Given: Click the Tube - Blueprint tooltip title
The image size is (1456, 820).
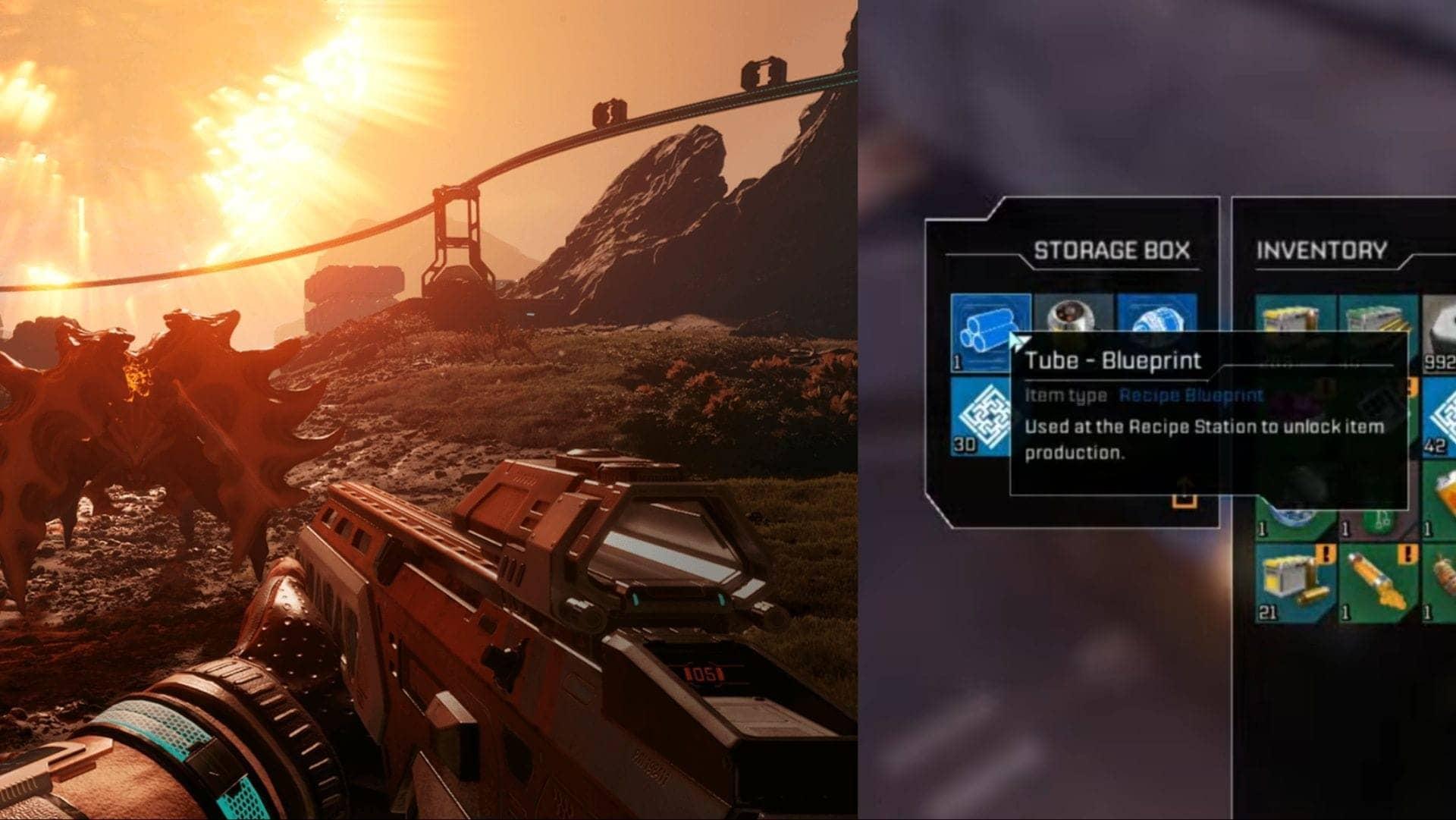Looking at the screenshot, I should click(1115, 360).
